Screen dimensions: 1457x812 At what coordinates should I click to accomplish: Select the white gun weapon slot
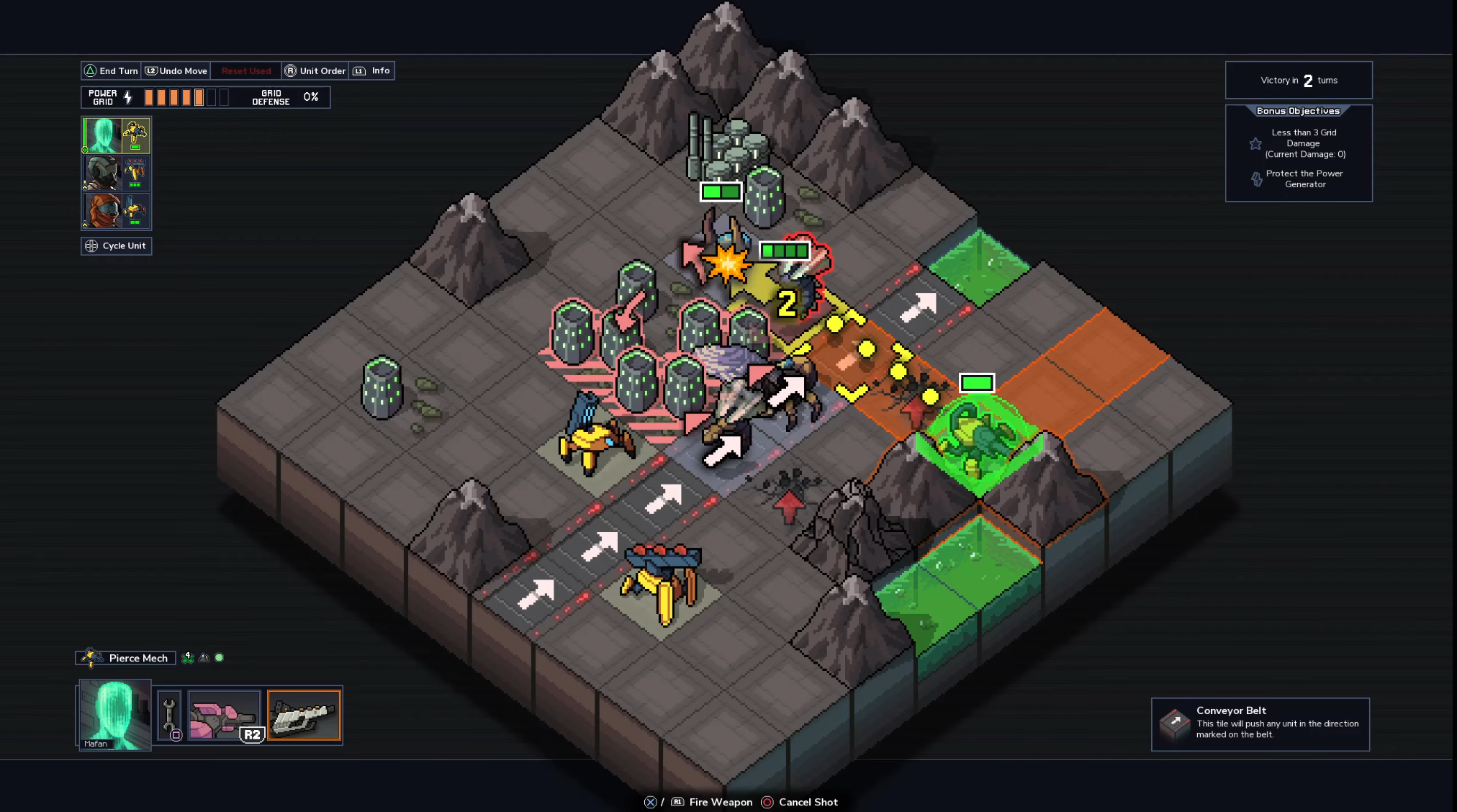304,716
